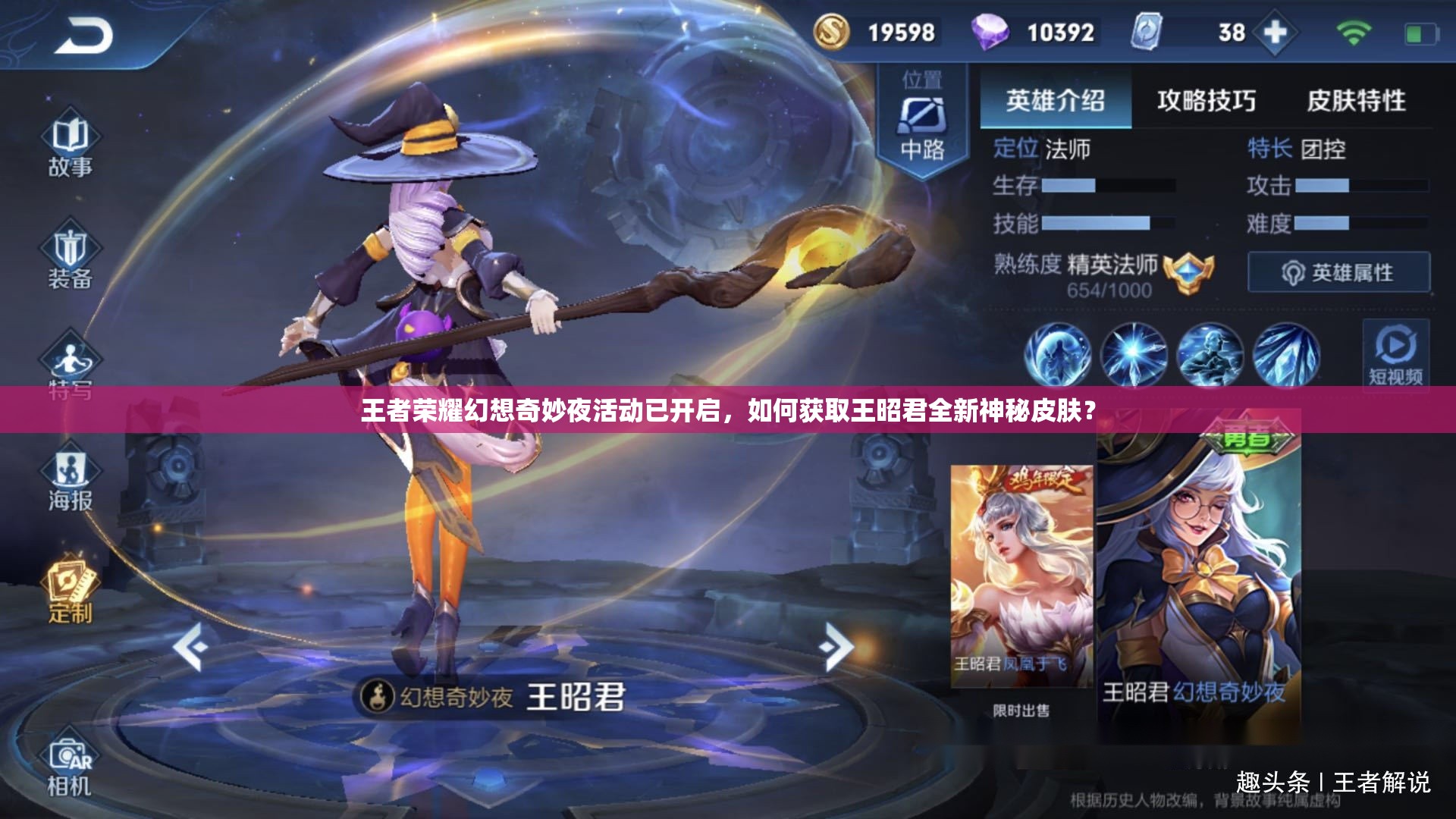Image resolution: width=1456 pixels, height=819 pixels.
Task: Click the right arrow to next skin
Action: click(x=836, y=646)
